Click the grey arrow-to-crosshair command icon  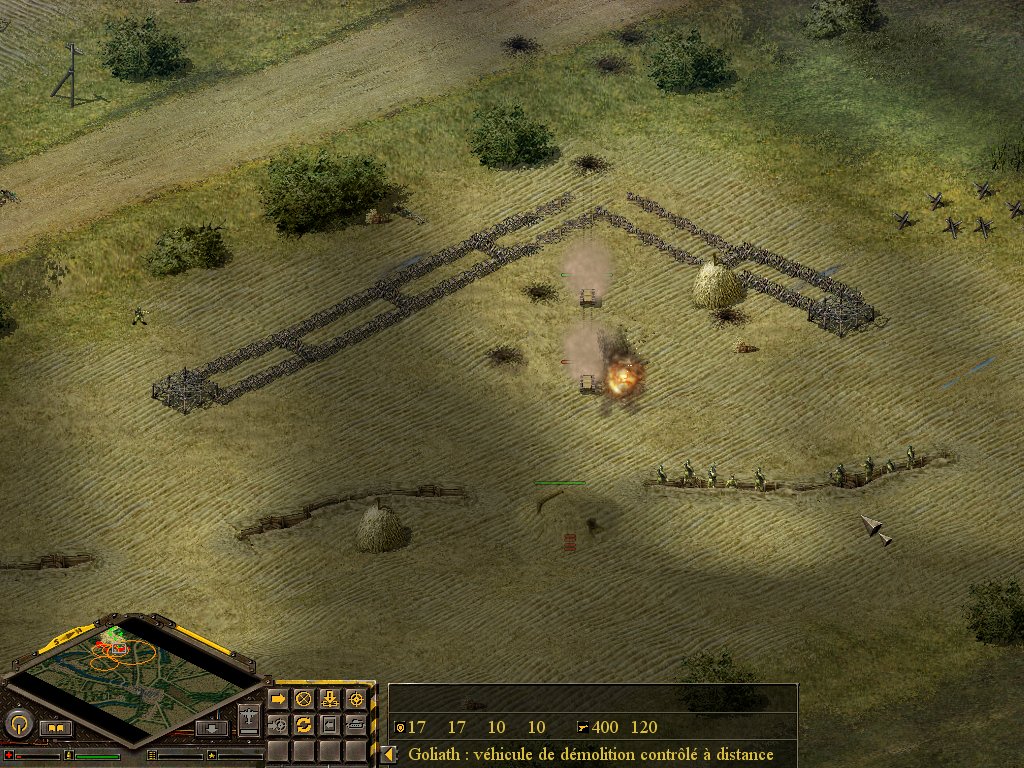pos(278,724)
